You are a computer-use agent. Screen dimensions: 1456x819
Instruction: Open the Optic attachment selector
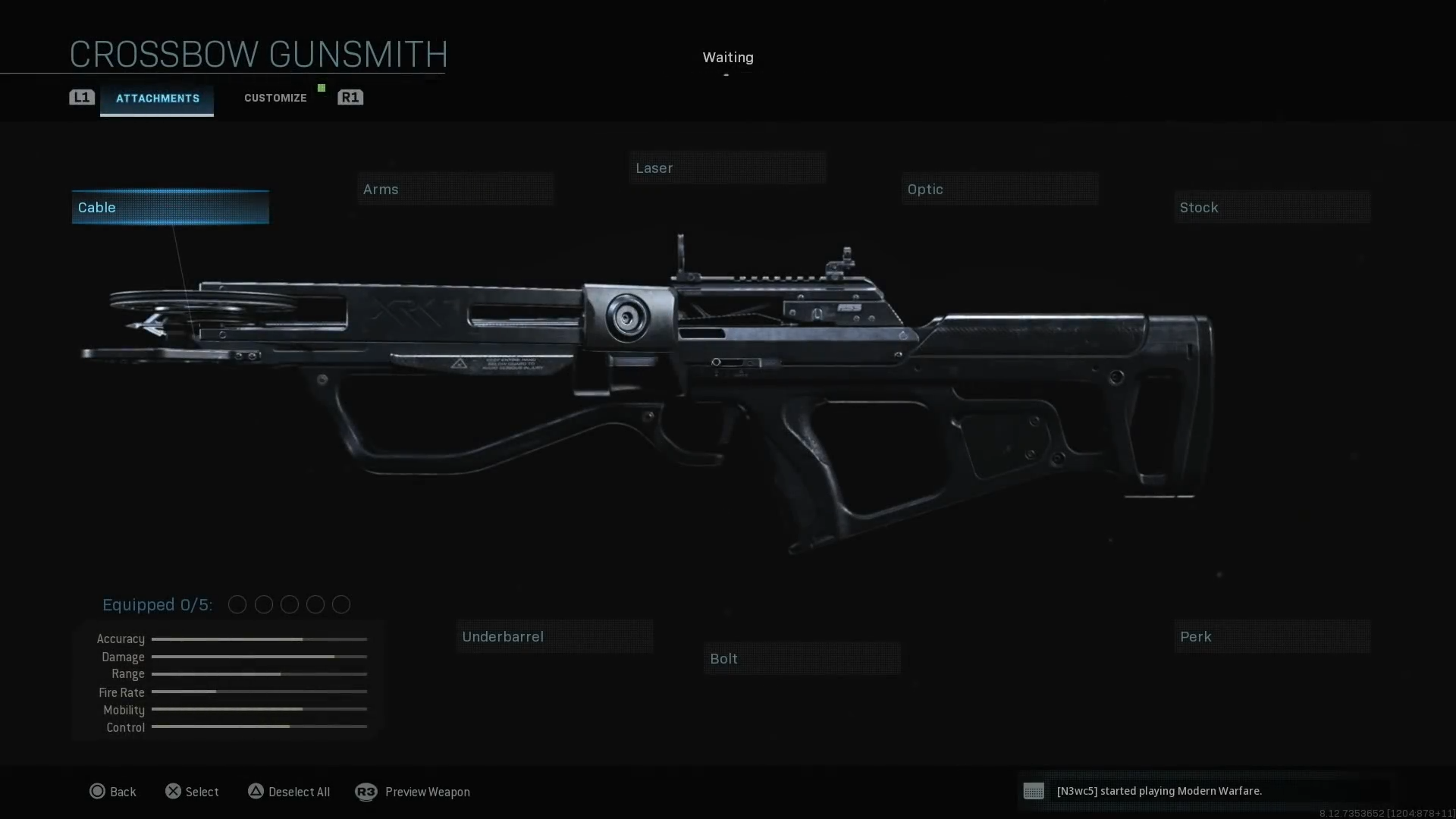click(x=999, y=189)
